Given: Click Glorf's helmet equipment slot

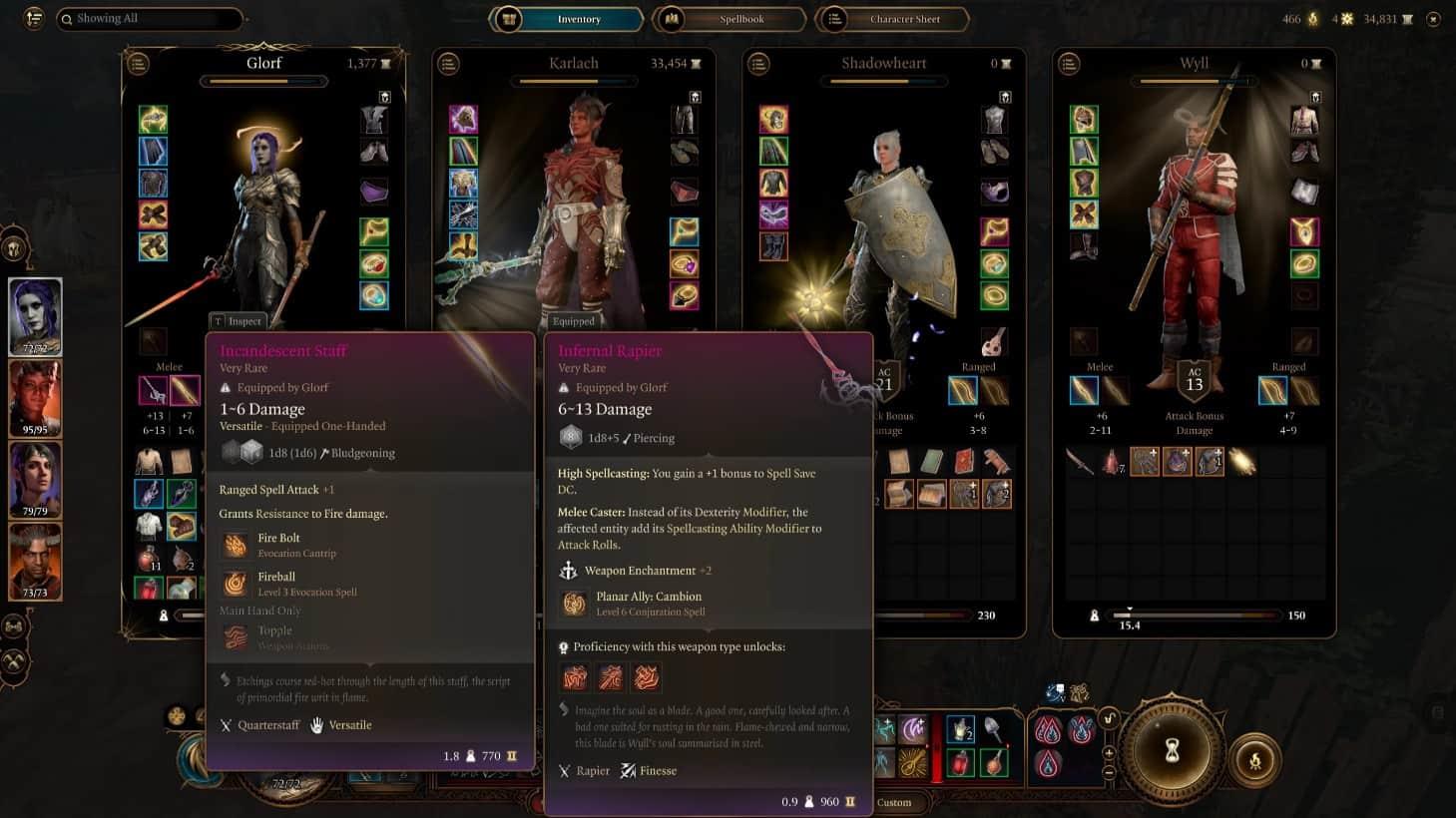Looking at the screenshot, I should pos(153,120).
